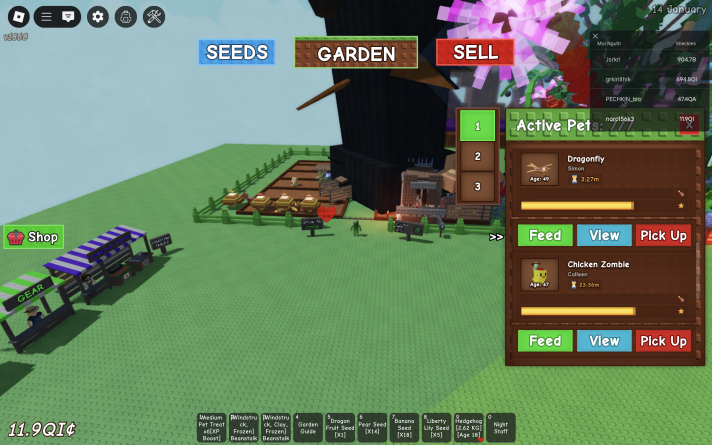This screenshot has height=445, width=712.
Task: Open Roblox settings gear icon
Action: pos(97,16)
